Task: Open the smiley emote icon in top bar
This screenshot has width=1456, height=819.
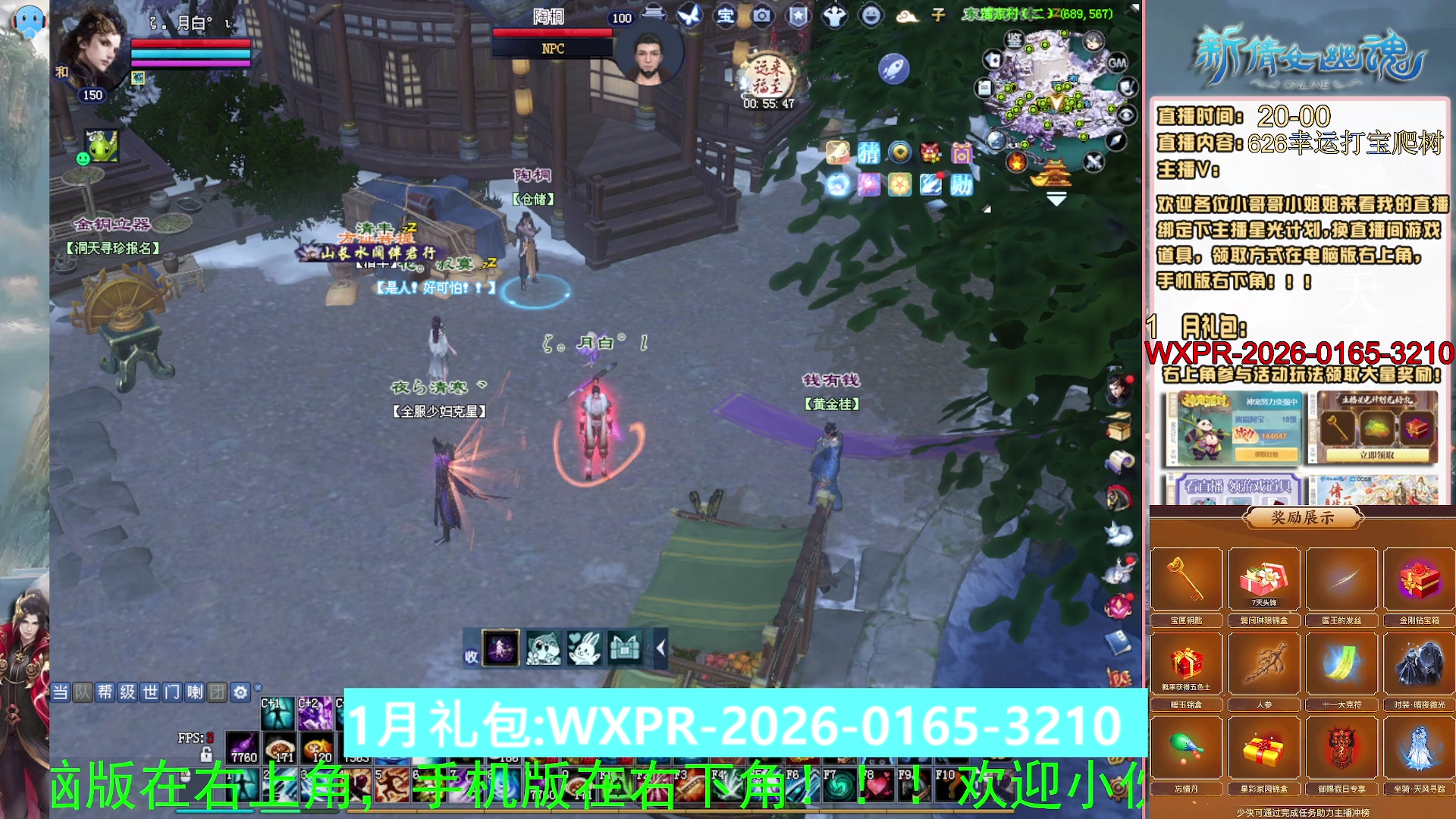Action: [x=871, y=15]
